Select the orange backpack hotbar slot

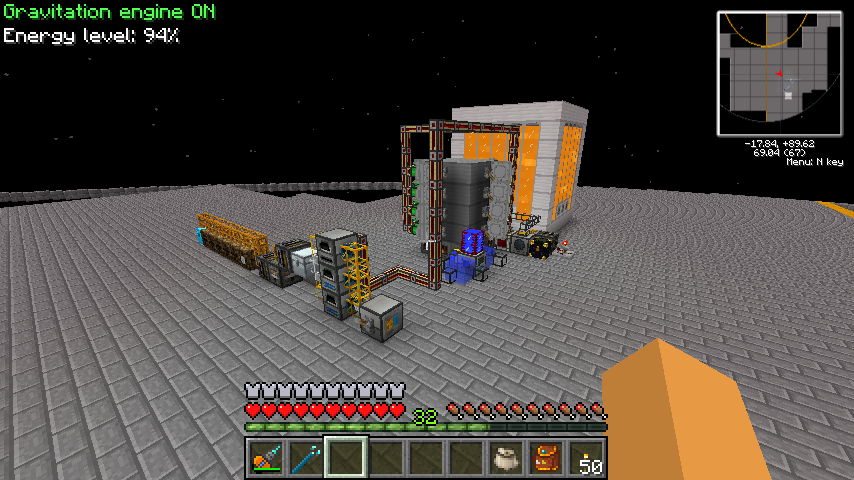pyautogui.click(x=546, y=459)
